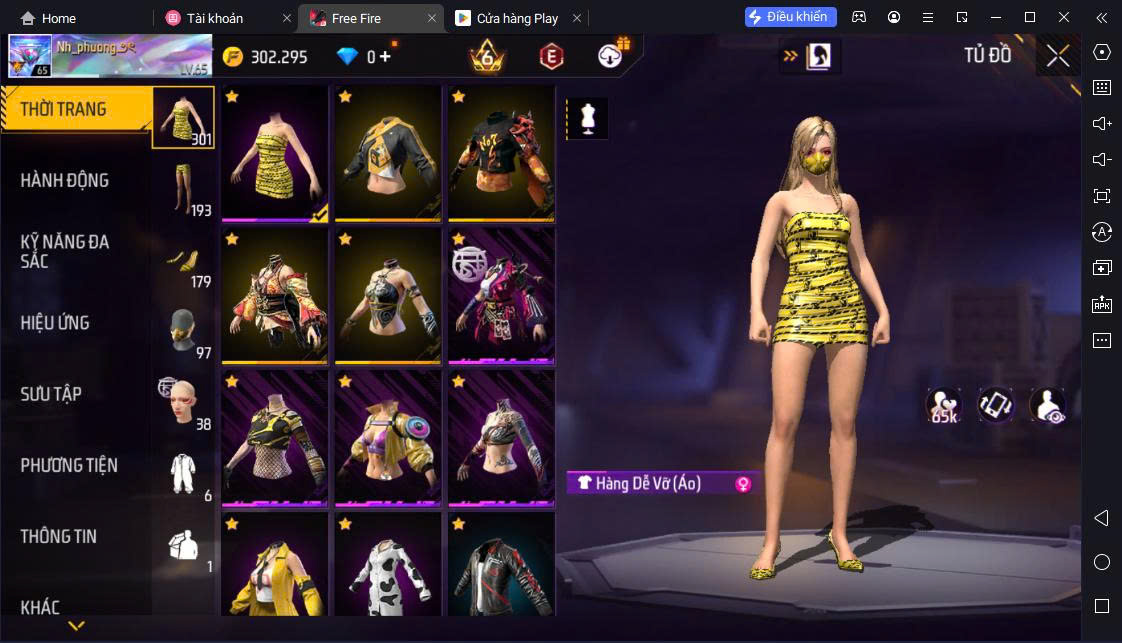Expand the category list down arrow
Image resolution: width=1122 pixels, height=643 pixels.
click(76, 627)
